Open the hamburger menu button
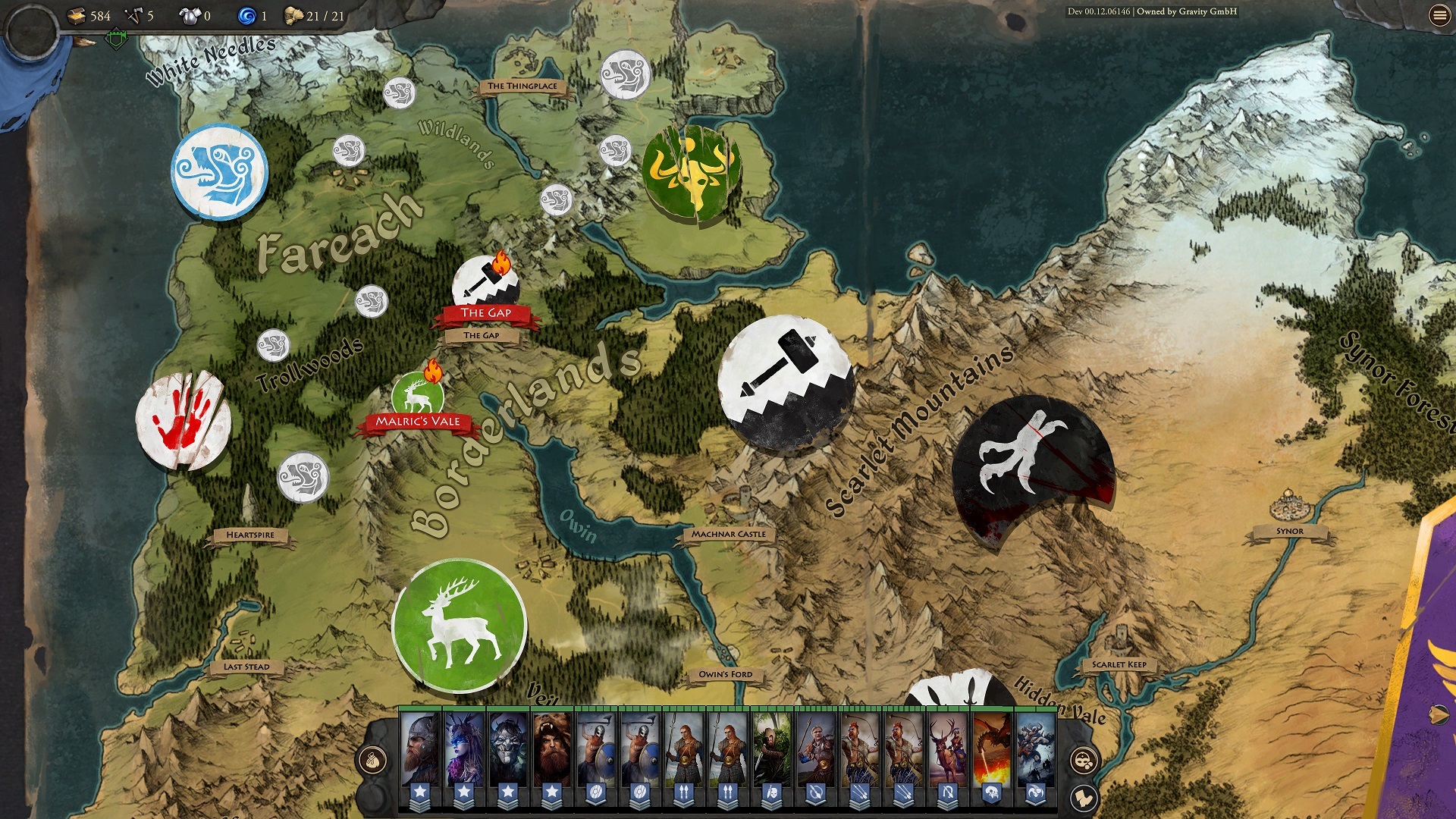This screenshot has width=1456, height=819. tap(1439, 15)
